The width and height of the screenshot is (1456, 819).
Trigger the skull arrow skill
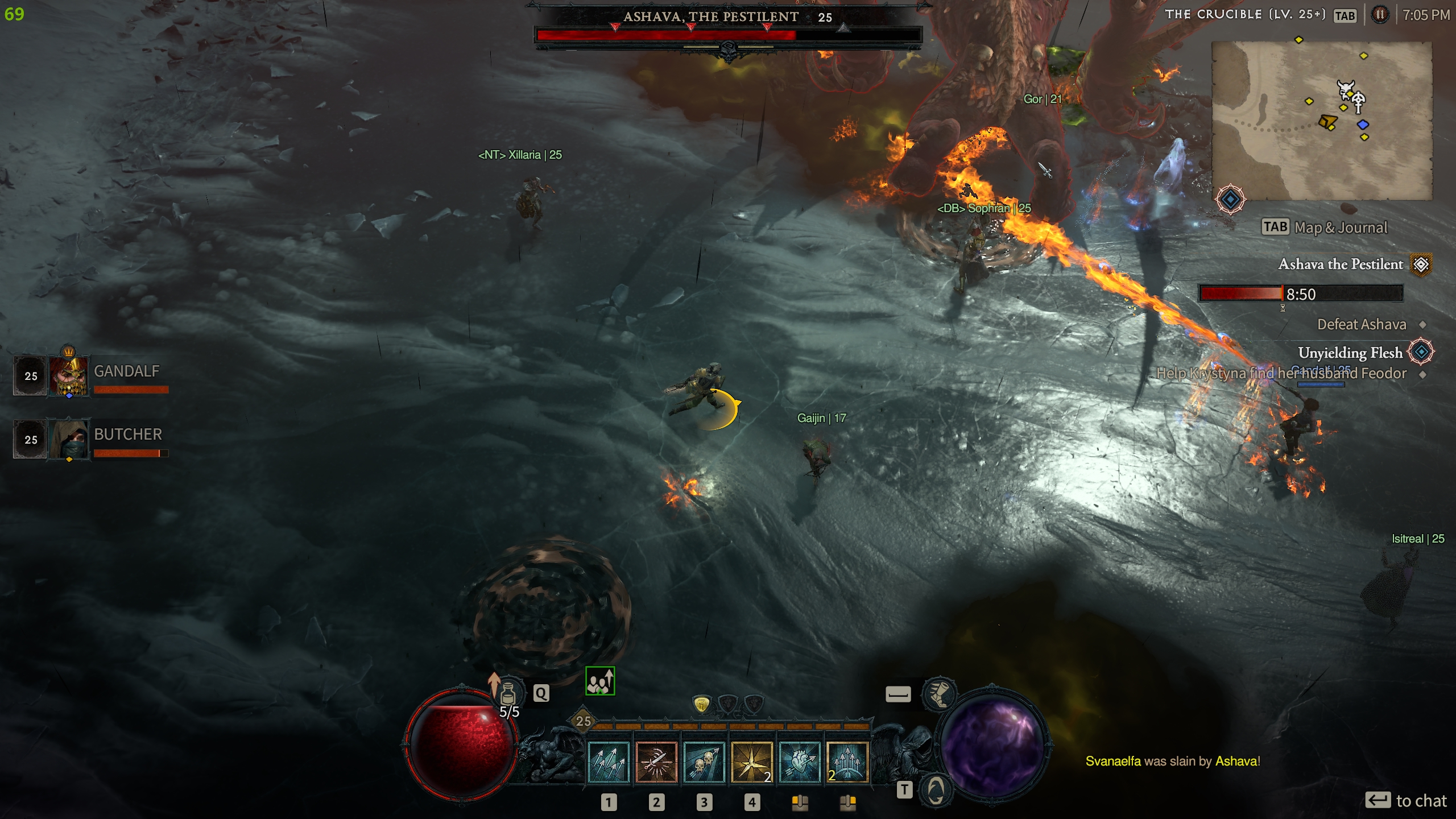pyautogui.click(x=704, y=762)
